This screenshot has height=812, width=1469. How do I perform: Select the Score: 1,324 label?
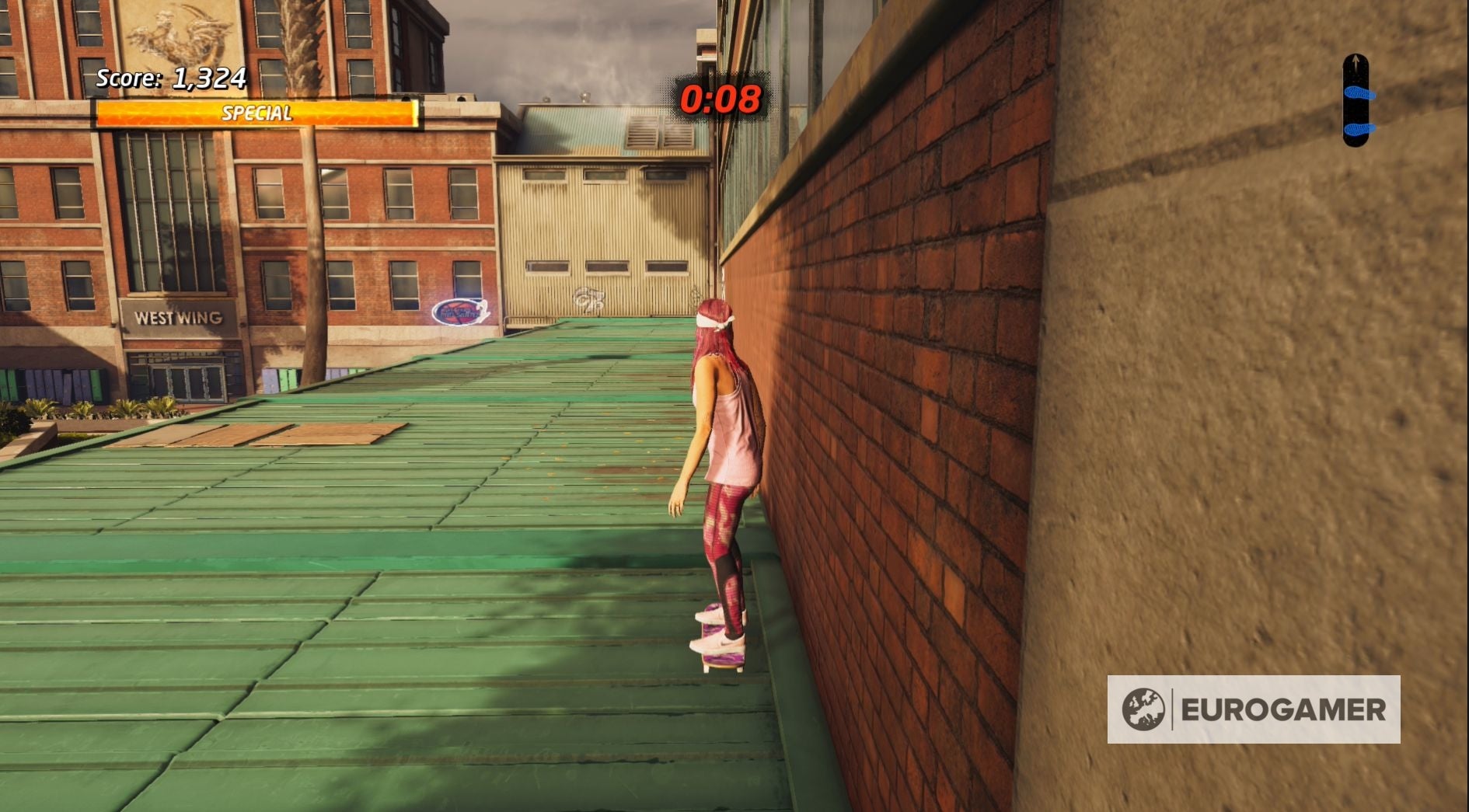(x=169, y=78)
